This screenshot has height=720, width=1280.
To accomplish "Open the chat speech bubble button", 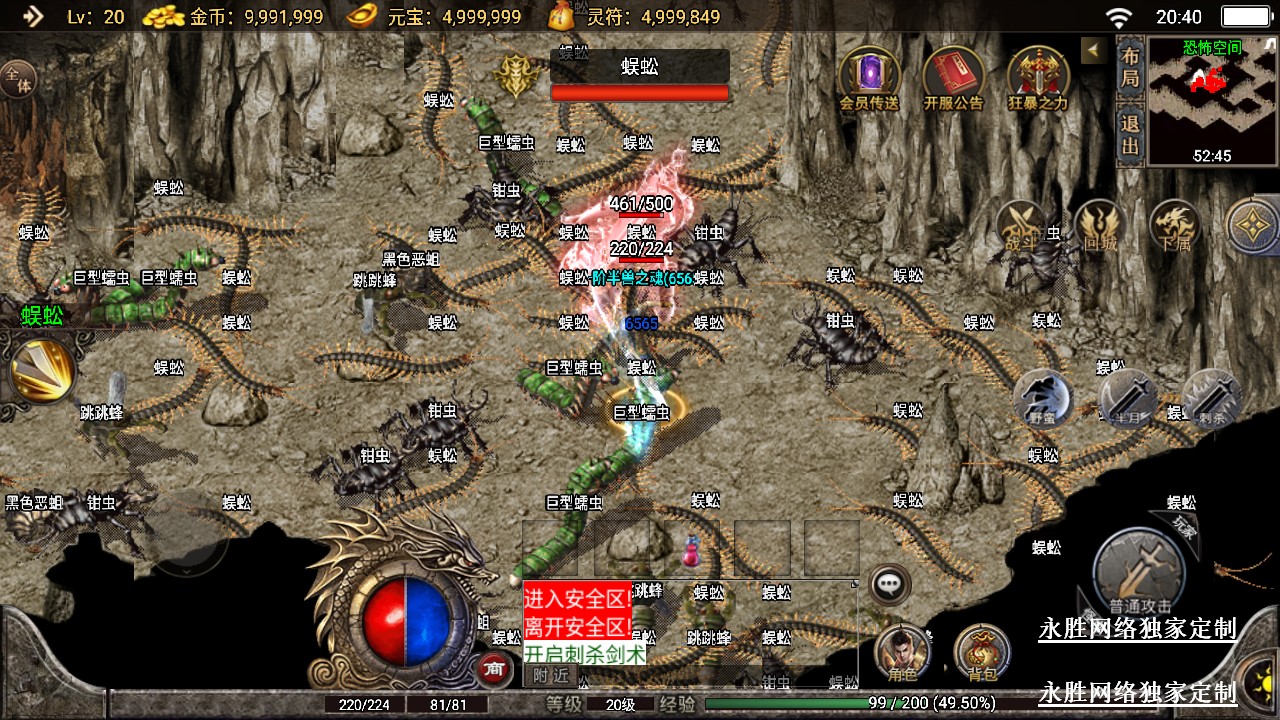I will coord(889,585).
